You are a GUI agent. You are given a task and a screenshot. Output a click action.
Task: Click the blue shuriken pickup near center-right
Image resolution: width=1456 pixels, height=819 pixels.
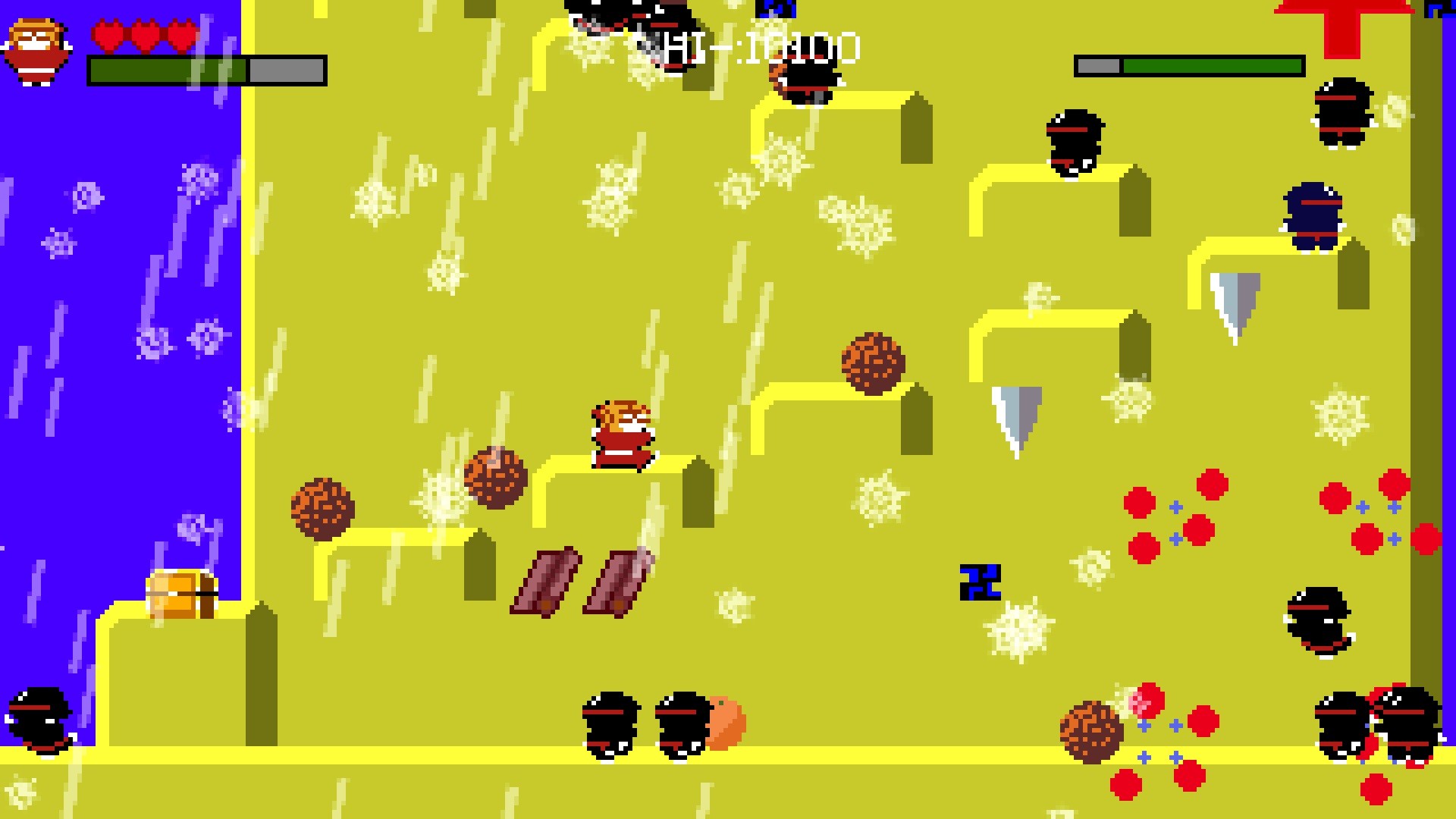[982, 584]
